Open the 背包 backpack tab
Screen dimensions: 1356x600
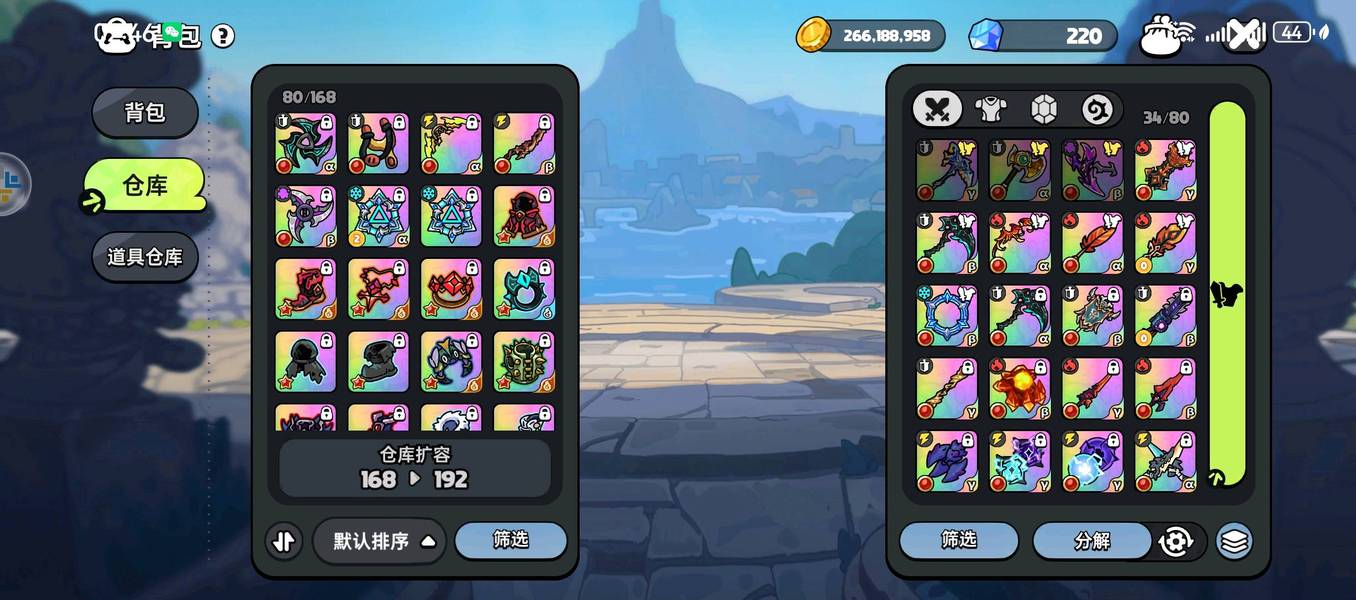(x=145, y=112)
